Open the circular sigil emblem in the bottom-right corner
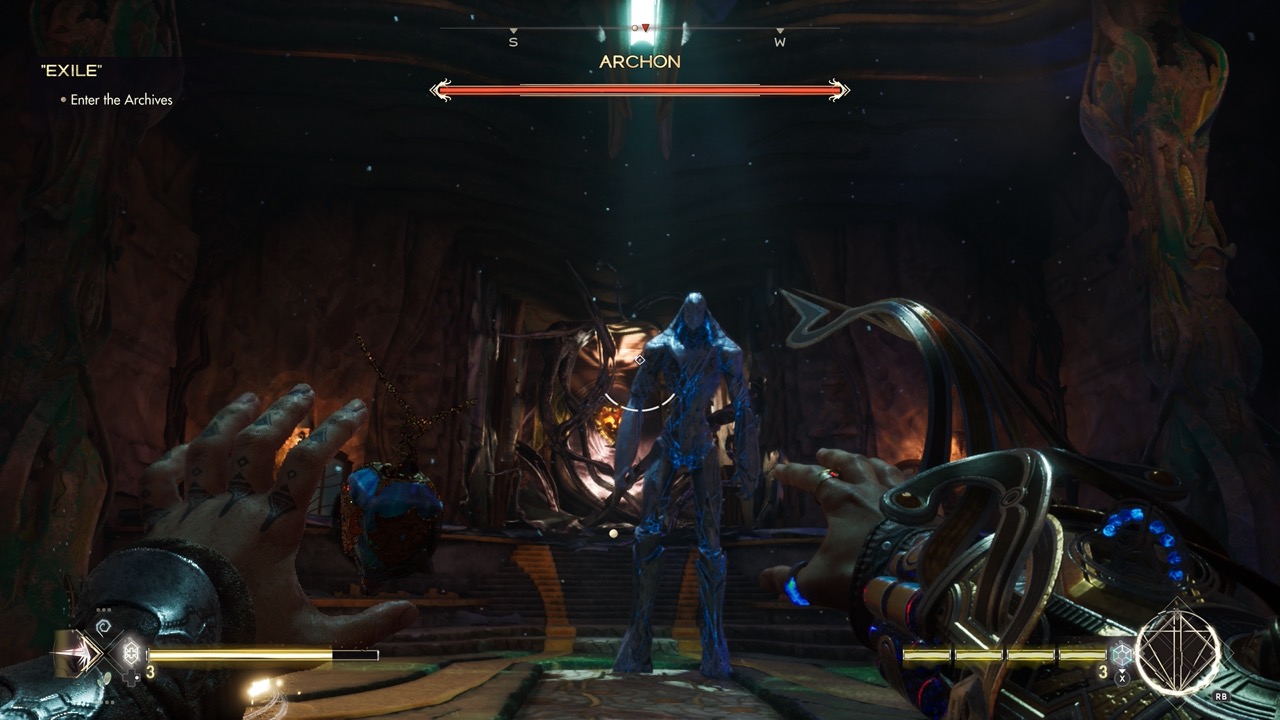Screen dimensions: 1280x720 tap(1177, 656)
